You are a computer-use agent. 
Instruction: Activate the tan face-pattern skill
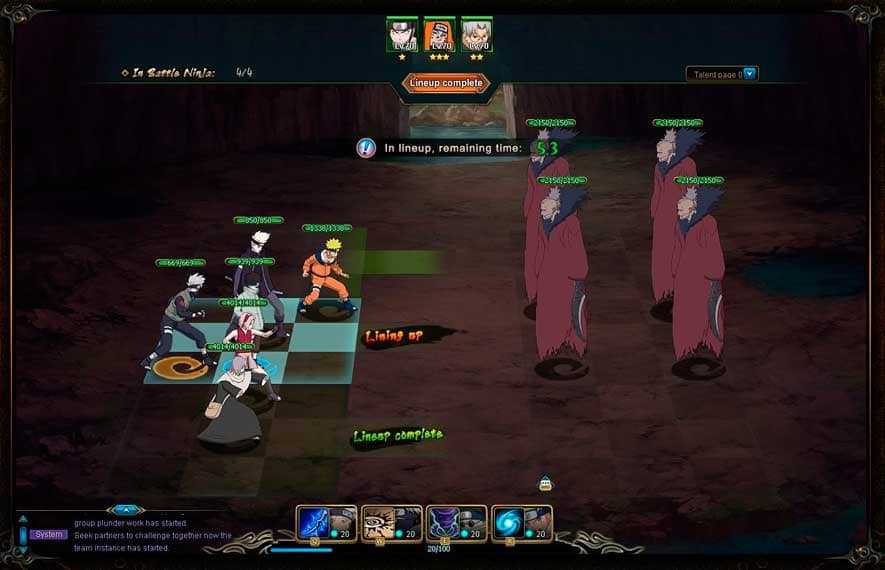[x=378, y=522]
